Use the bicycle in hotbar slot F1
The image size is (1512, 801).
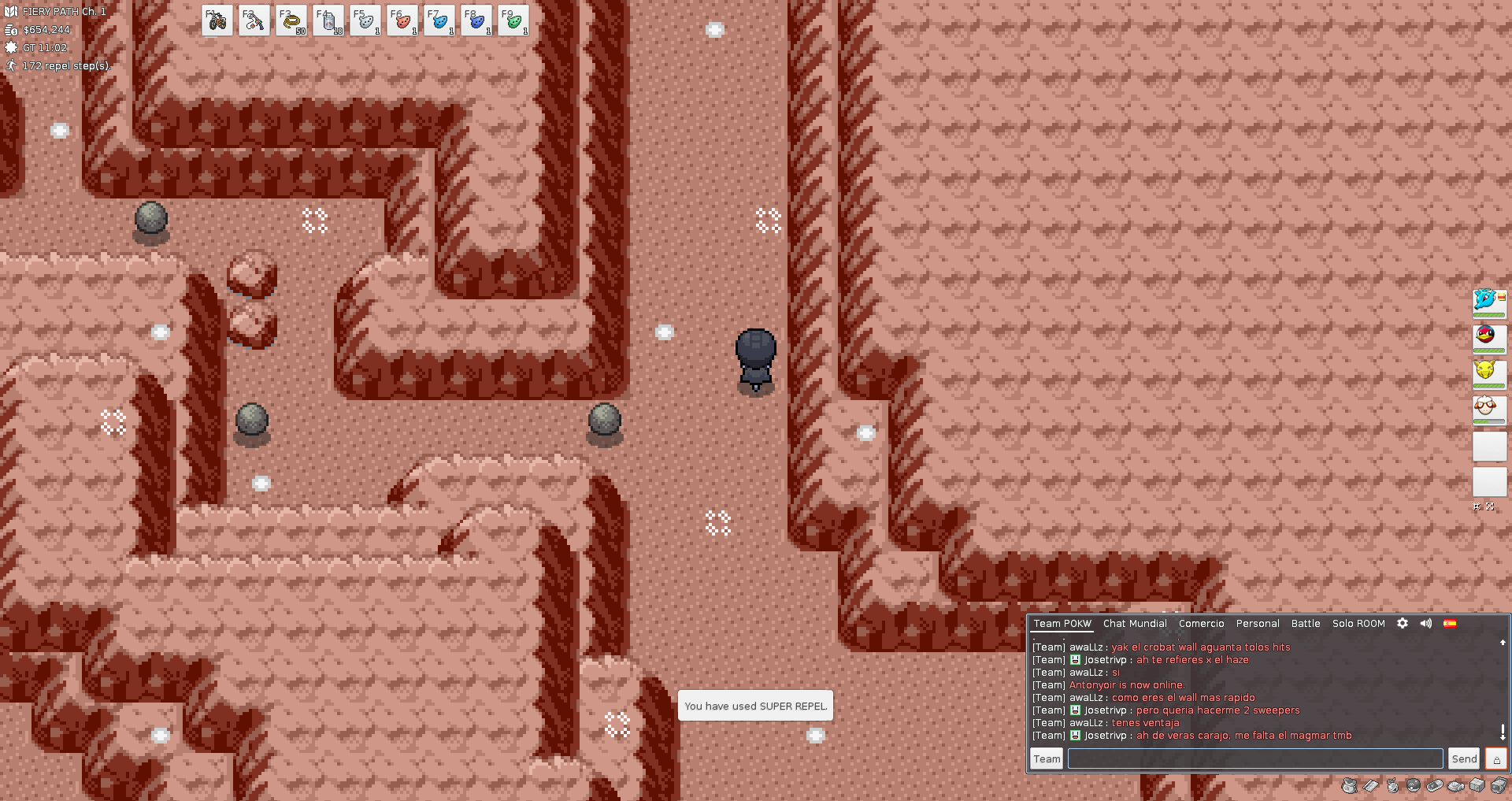point(217,21)
